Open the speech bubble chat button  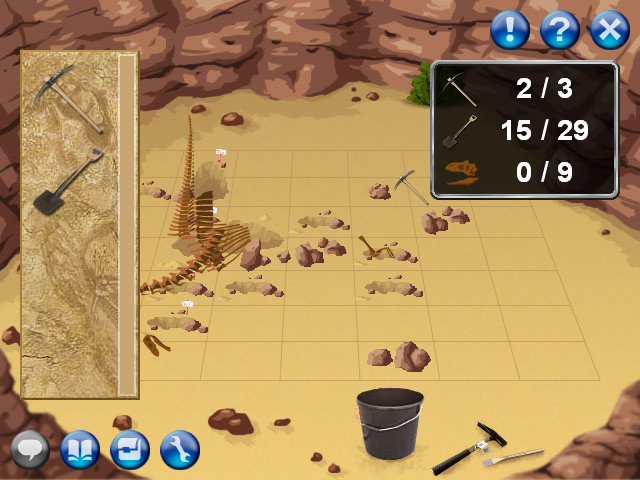tap(30, 450)
